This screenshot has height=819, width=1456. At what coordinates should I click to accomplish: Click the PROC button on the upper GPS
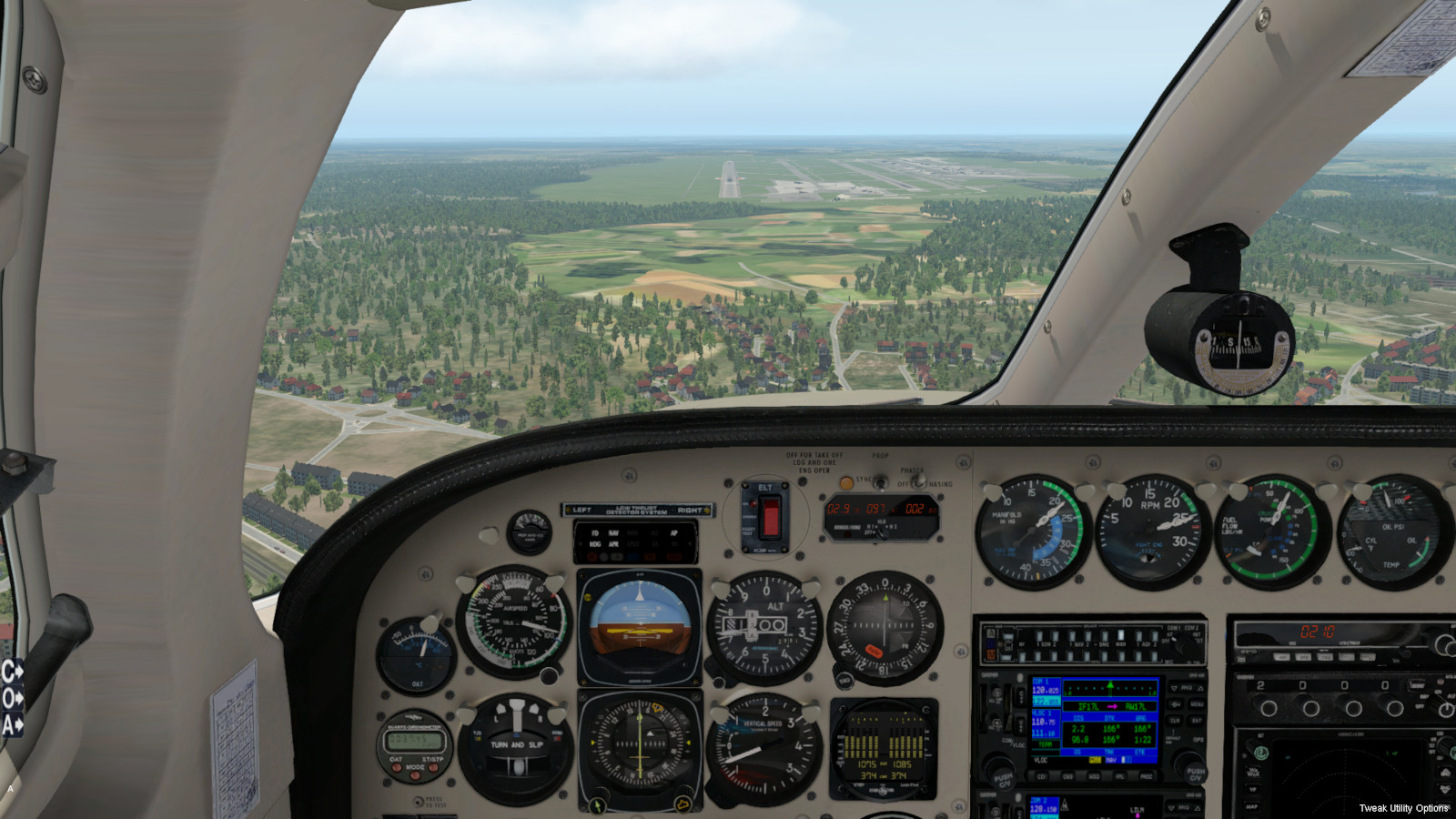pyautogui.click(x=1146, y=776)
